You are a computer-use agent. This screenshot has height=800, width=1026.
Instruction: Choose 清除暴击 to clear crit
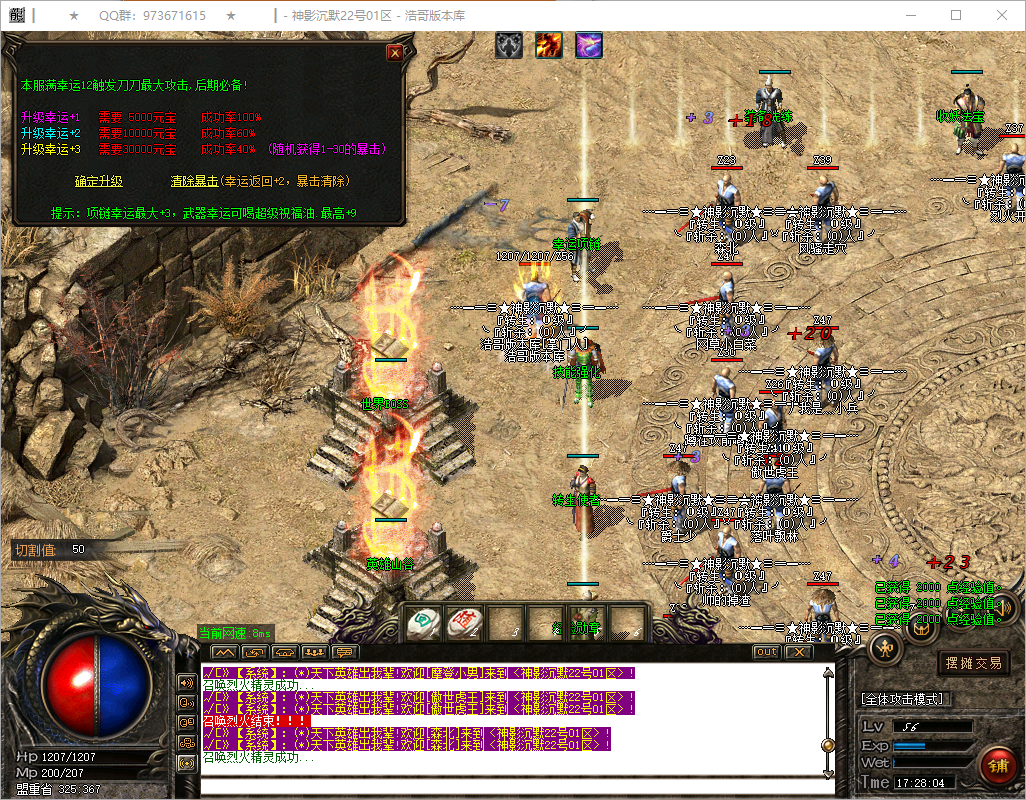tap(194, 182)
